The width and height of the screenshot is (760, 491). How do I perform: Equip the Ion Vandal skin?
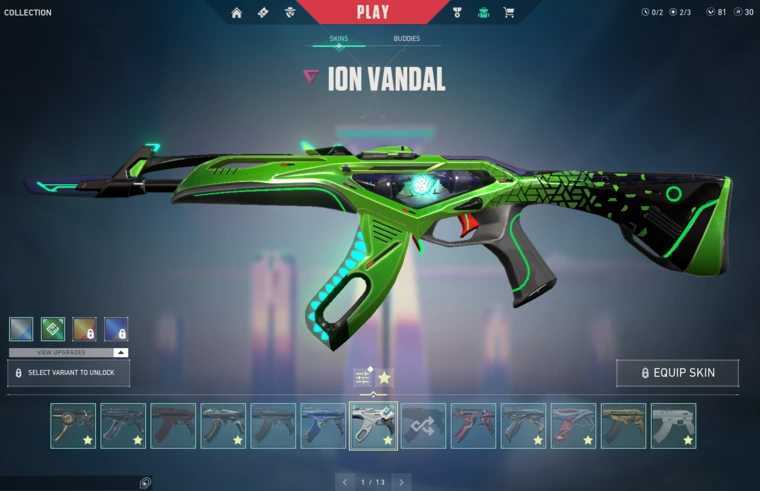point(677,373)
